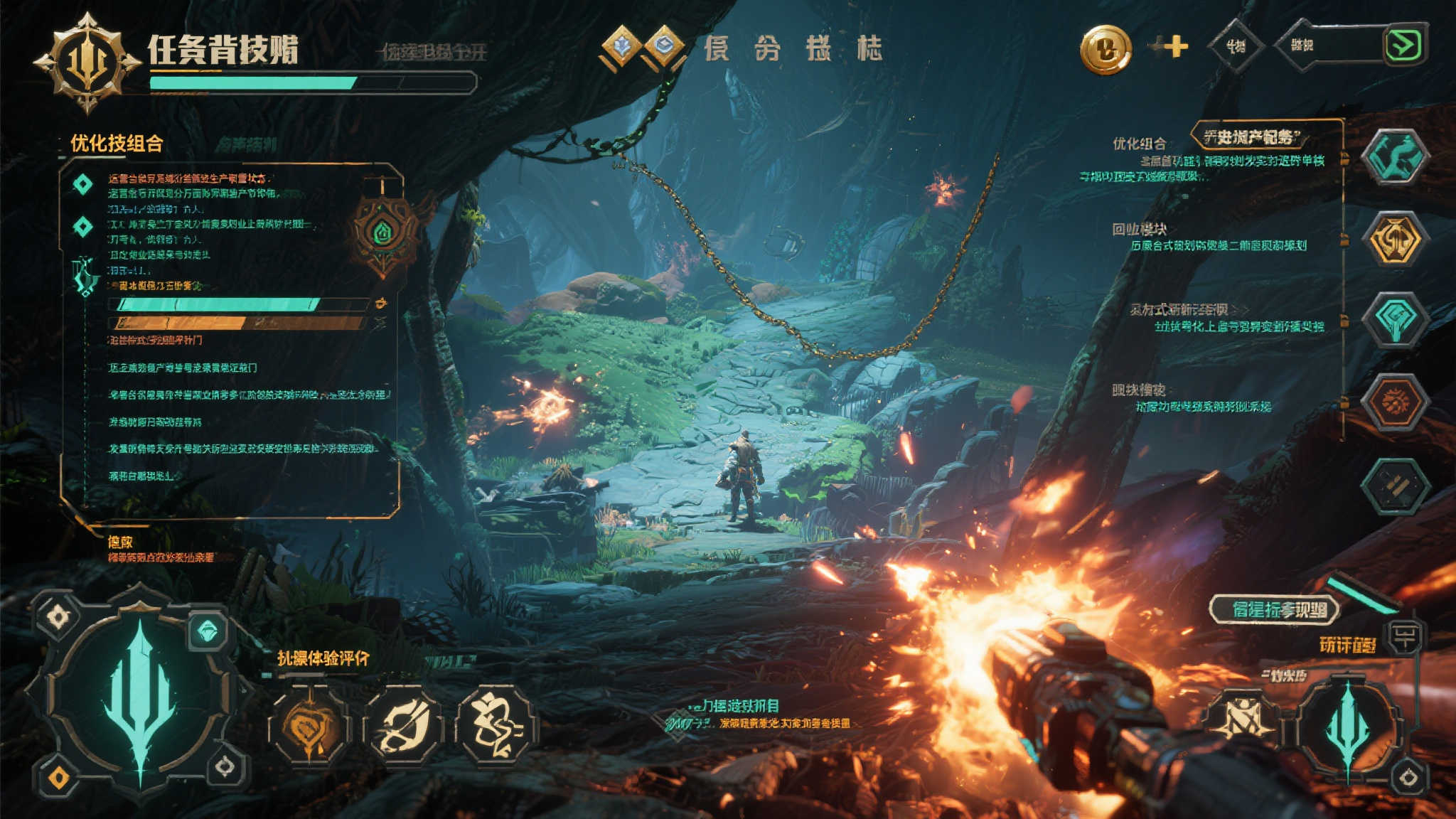Add currency with the yellow plus button
1456x819 pixels.
coord(1175,47)
